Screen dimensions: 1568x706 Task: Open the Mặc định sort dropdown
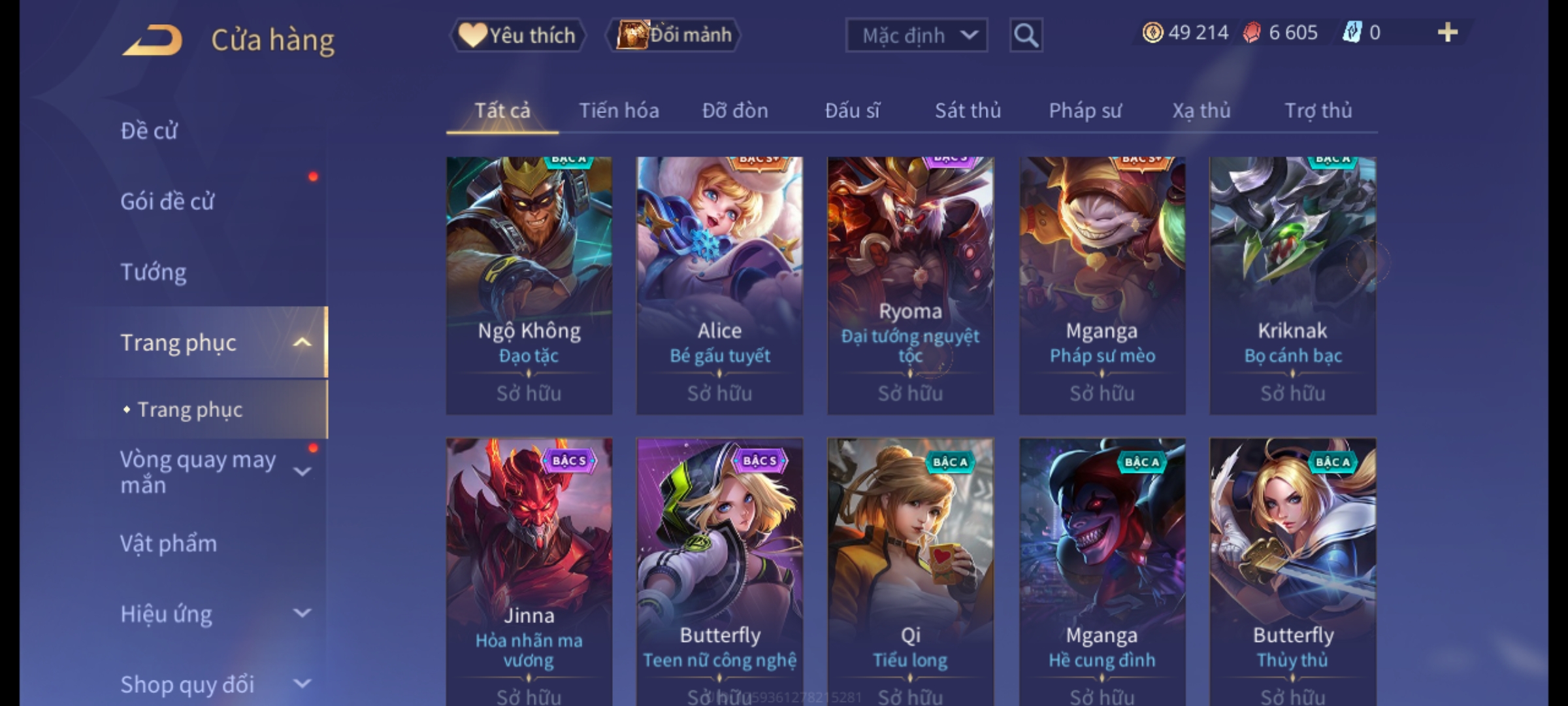(916, 35)
